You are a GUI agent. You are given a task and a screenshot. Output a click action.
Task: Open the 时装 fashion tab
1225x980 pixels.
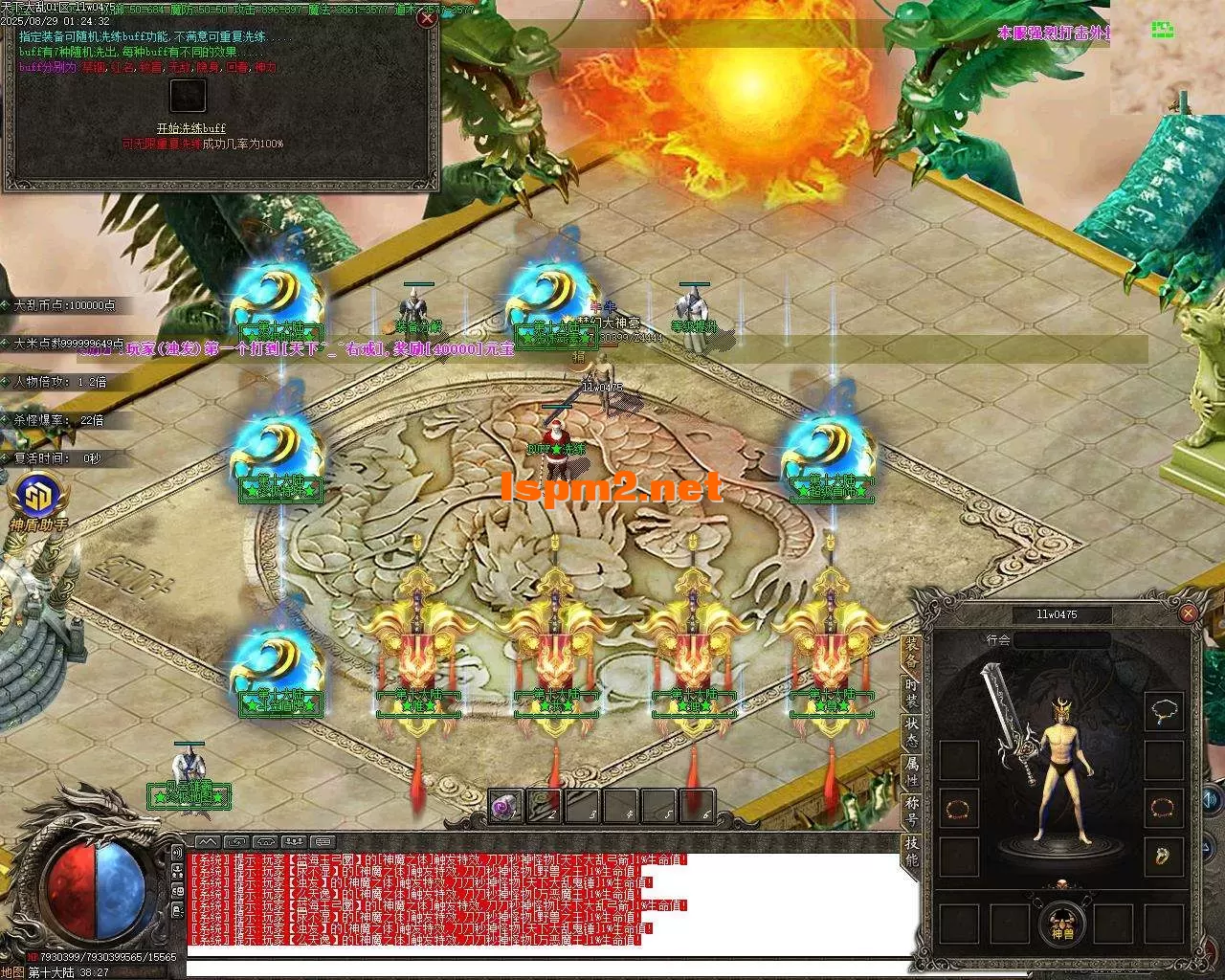[910, 693]
